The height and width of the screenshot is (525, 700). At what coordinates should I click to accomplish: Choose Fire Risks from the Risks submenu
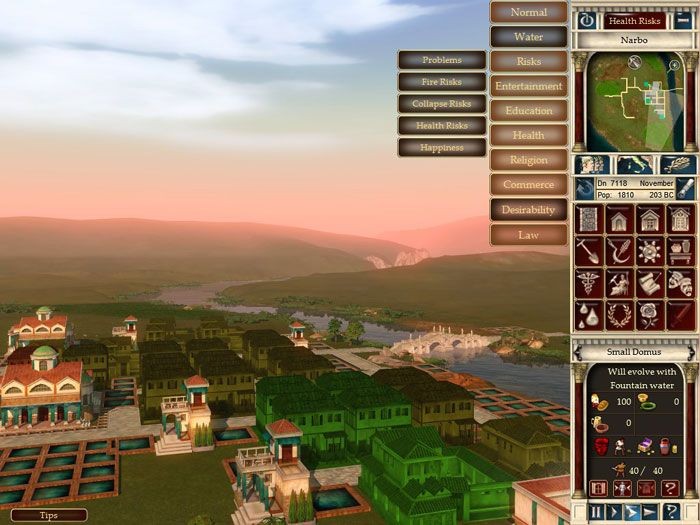coord(442,82)
